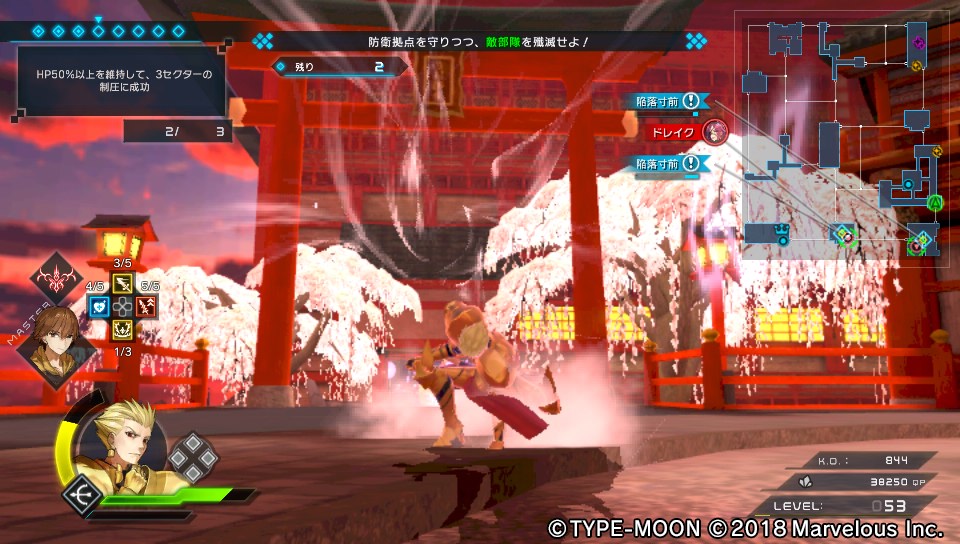
Task: Use the blue heart skill icon
Action: point(98,306)
